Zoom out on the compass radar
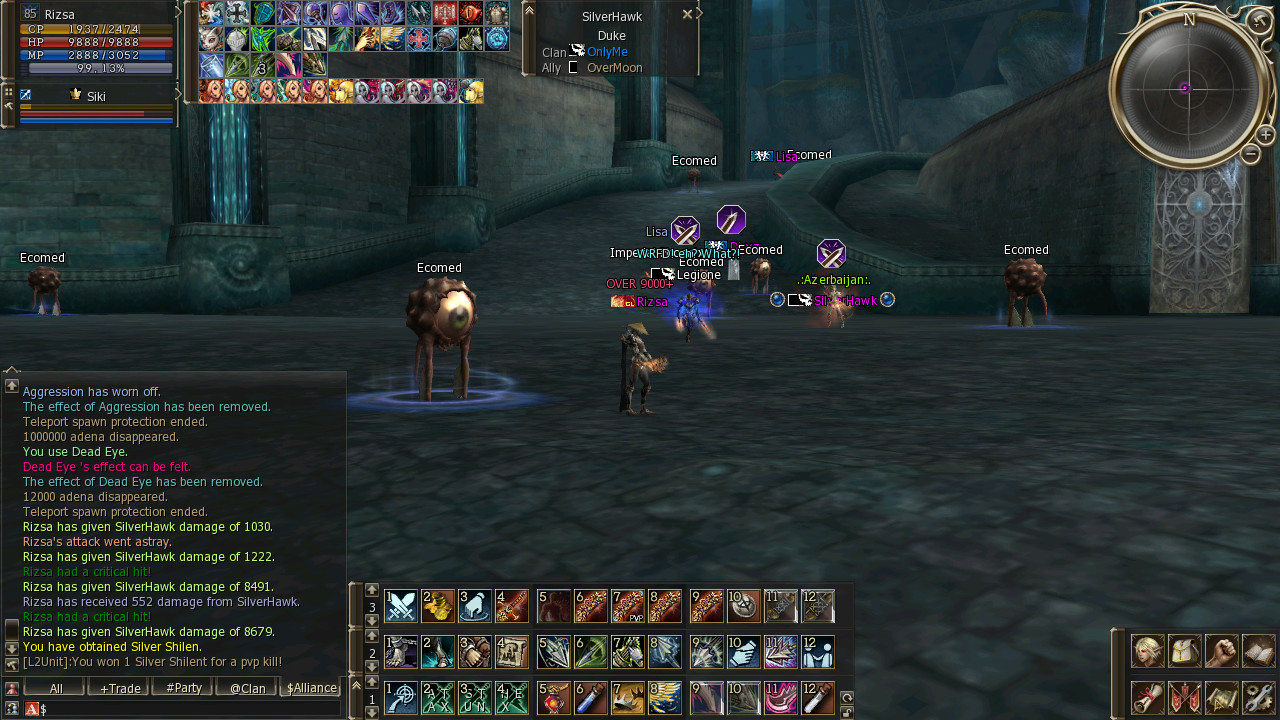 click(x=1250, y=154)
